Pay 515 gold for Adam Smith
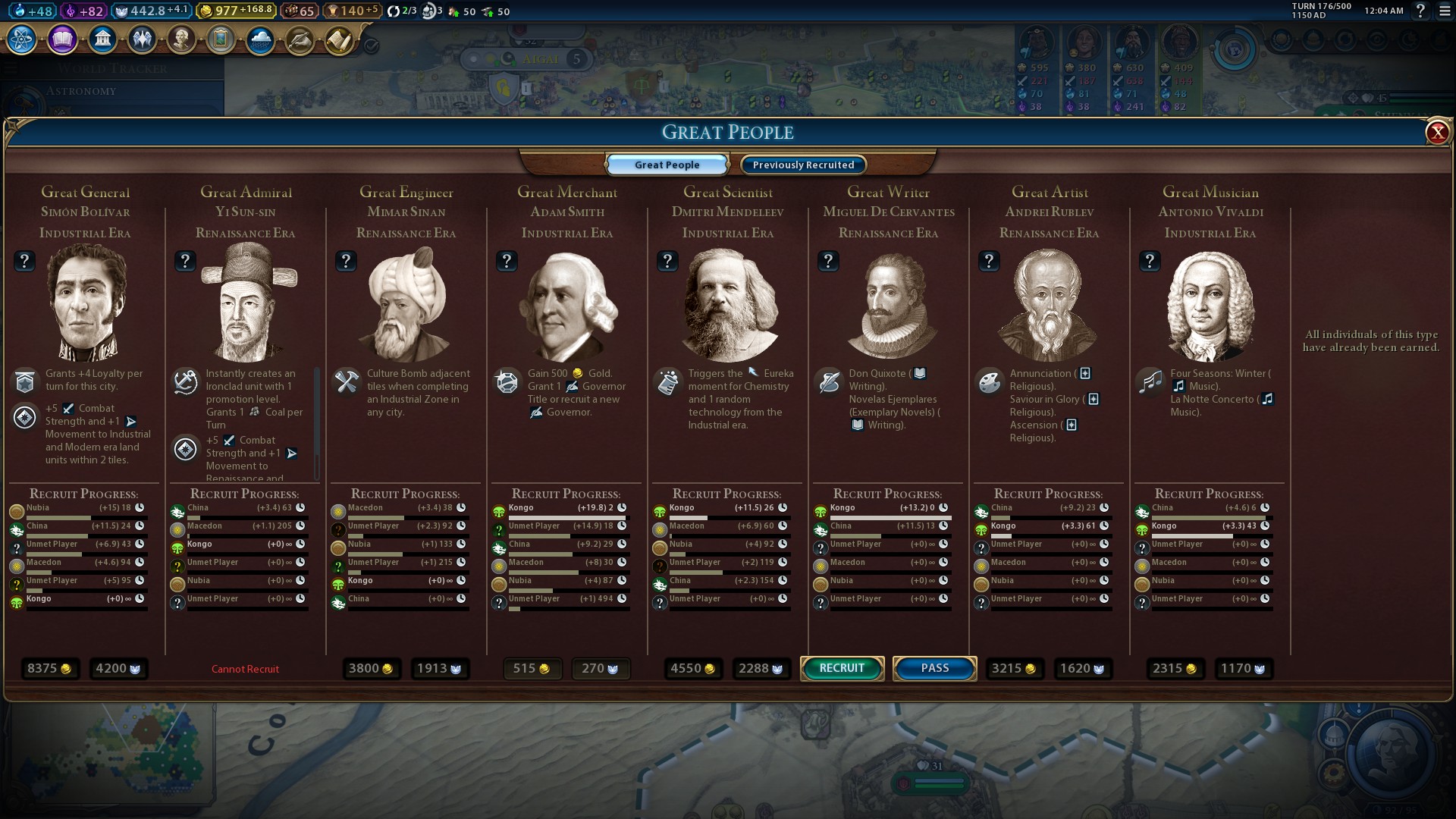 click(x=531, y=669)
